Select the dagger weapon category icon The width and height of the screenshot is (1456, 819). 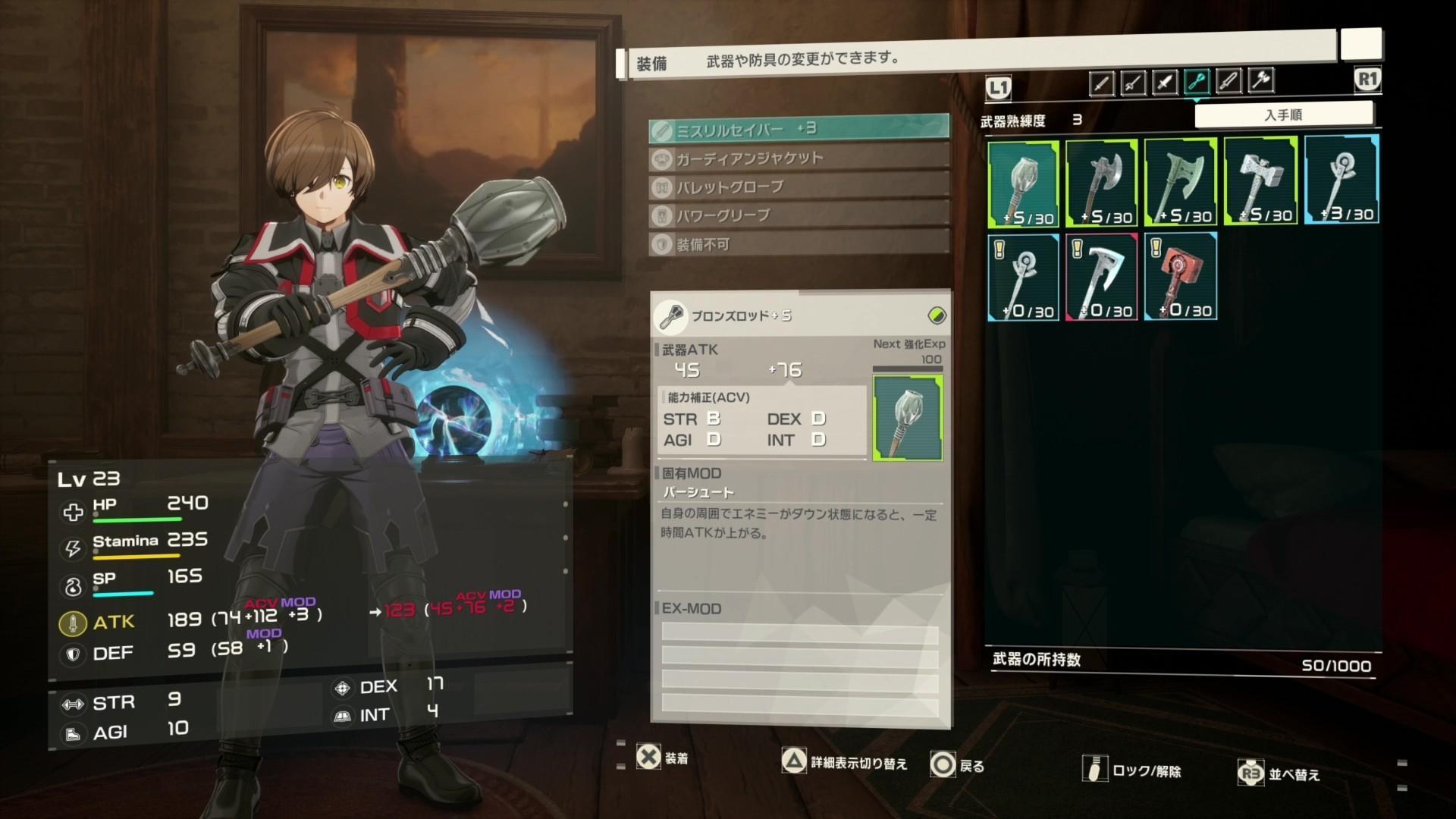(x=1165, y=82)
